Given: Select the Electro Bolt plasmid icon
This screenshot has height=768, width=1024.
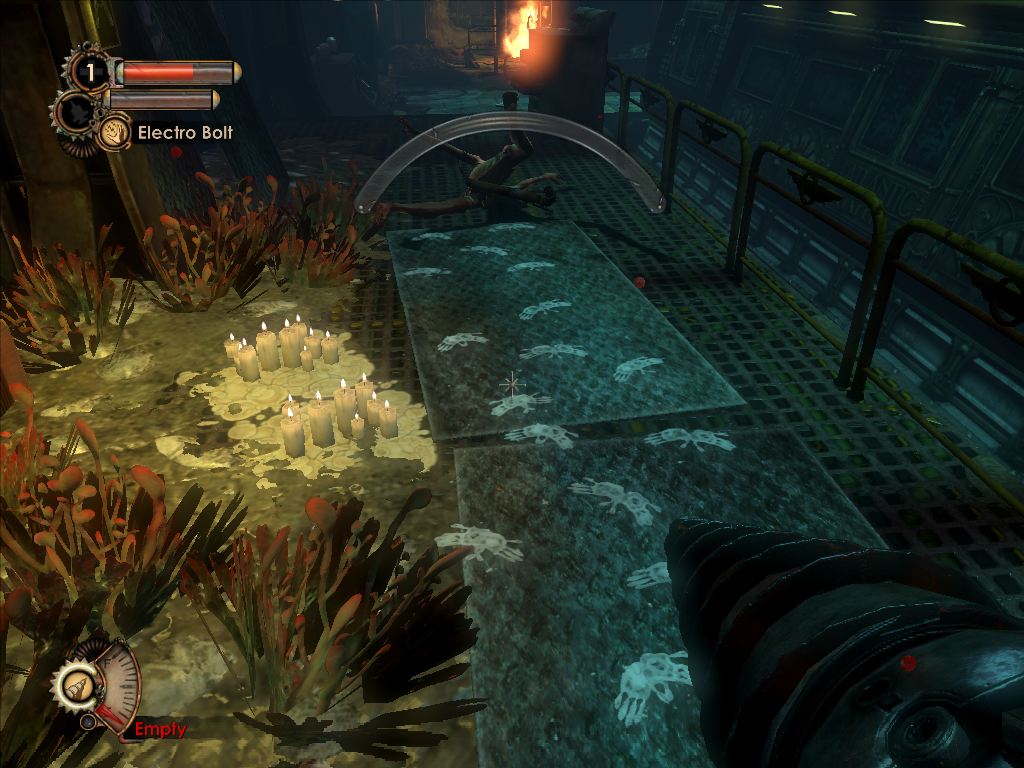Looking at the screenshot, I should (113, 132).
